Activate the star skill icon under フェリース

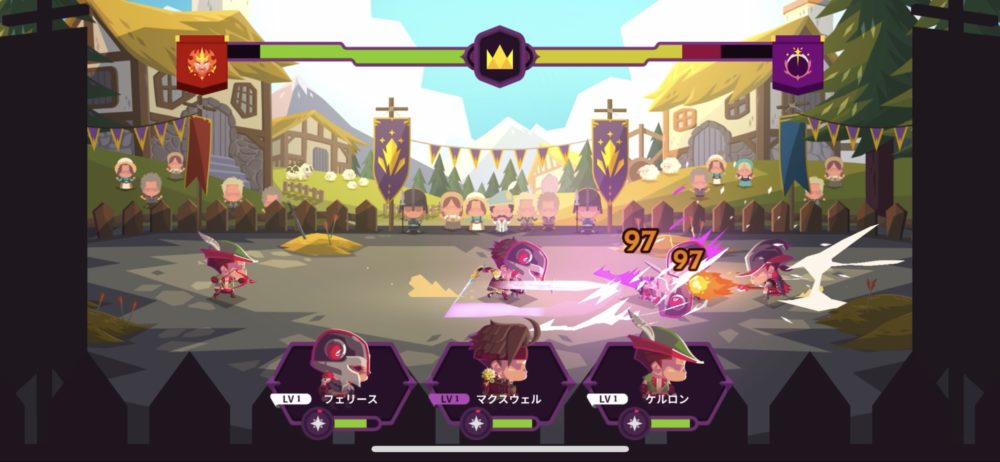tap(319, 424)
